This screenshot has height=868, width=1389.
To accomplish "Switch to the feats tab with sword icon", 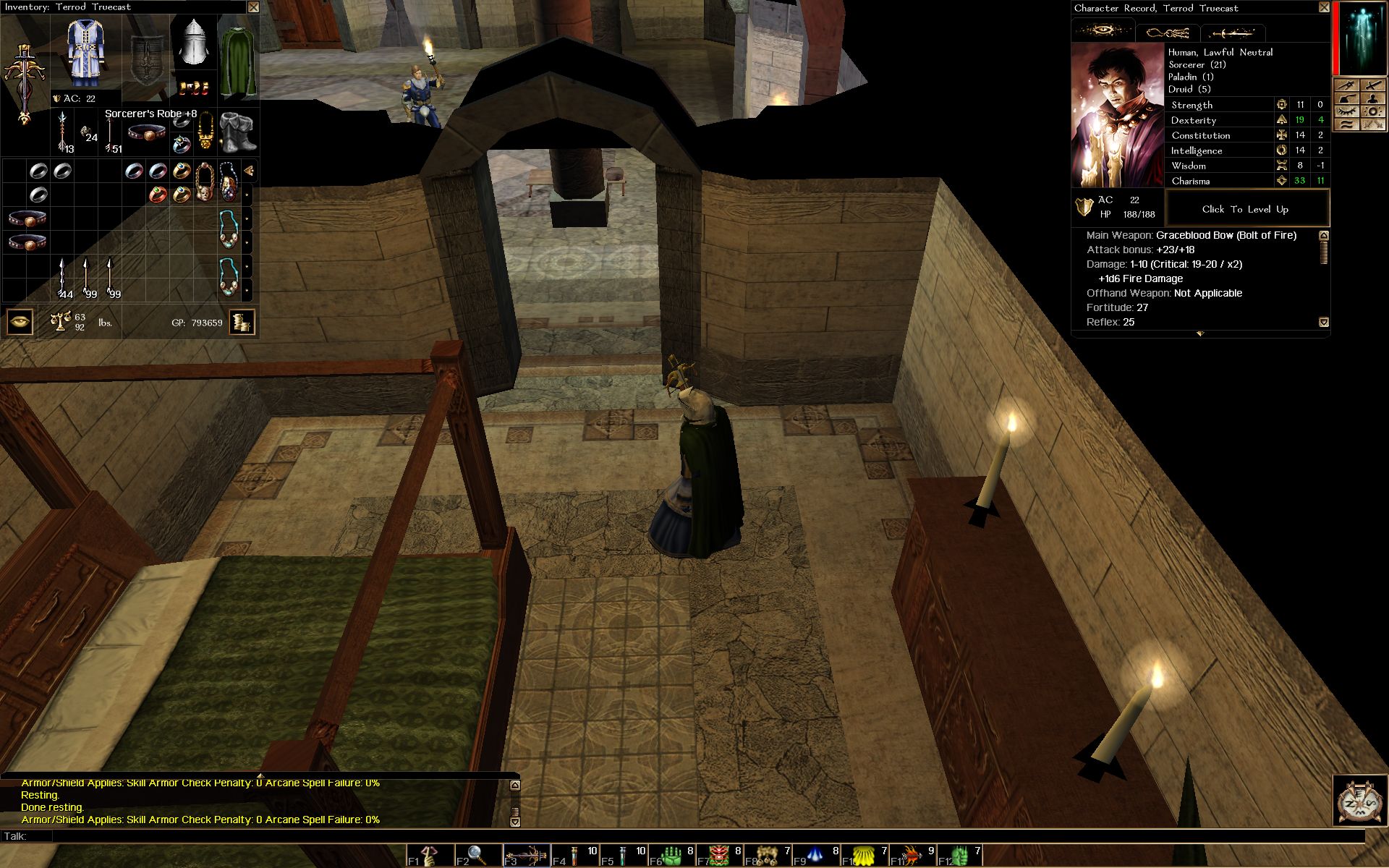I will 1232,33.
